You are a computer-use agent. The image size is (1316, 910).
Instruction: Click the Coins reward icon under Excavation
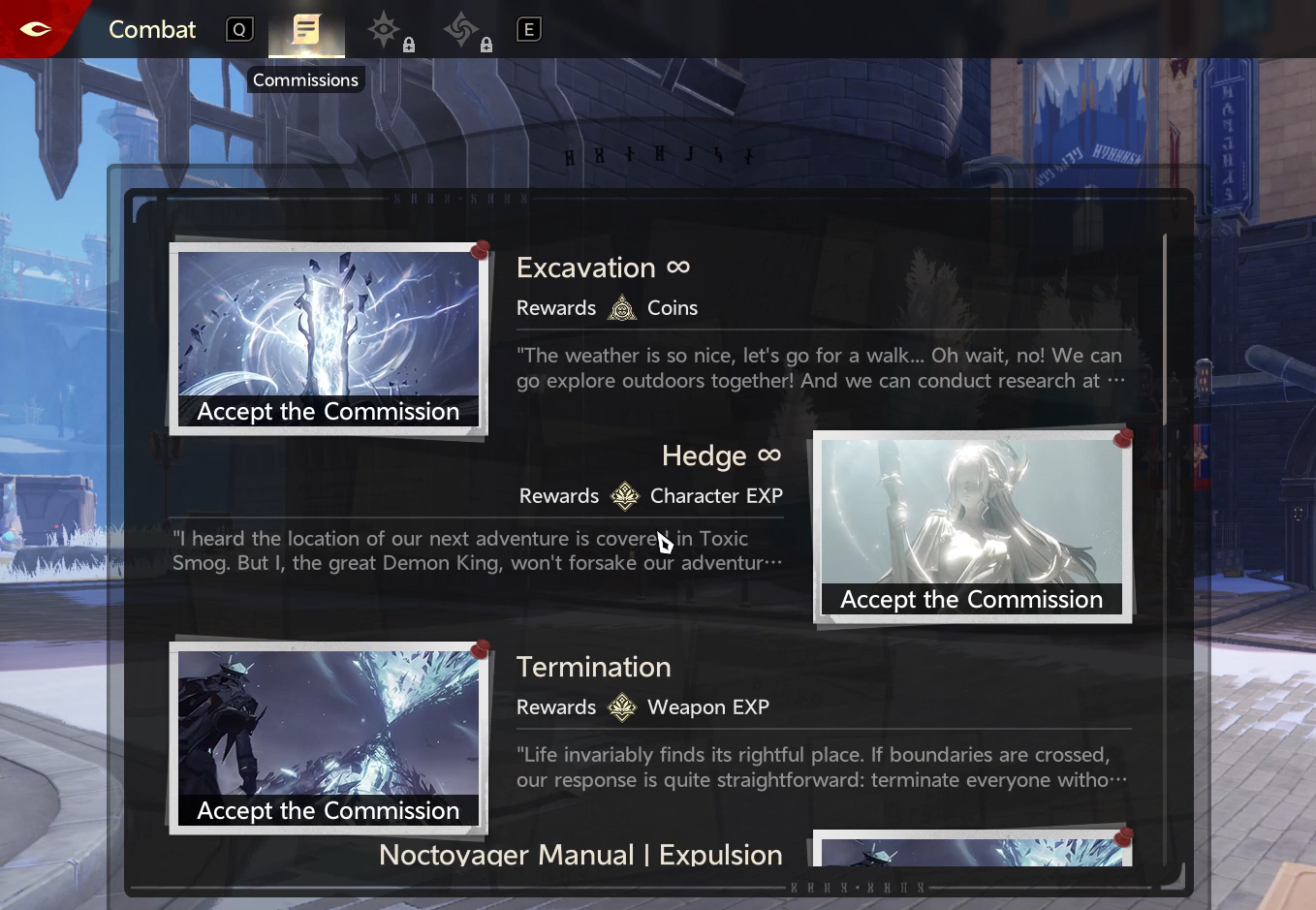click(620, 308)
